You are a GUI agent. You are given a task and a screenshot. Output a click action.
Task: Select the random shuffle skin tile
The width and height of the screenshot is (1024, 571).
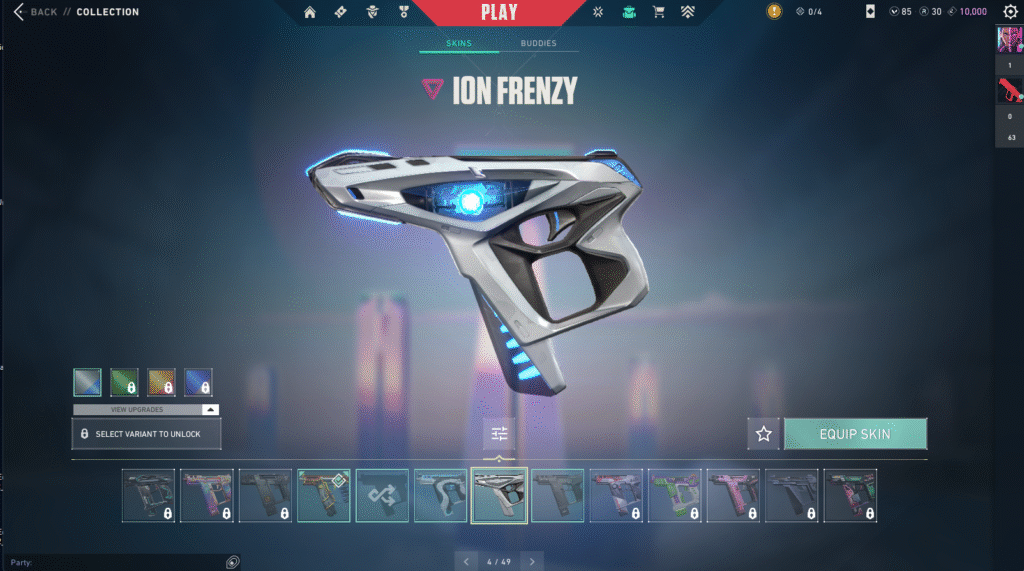pos(382,495)
